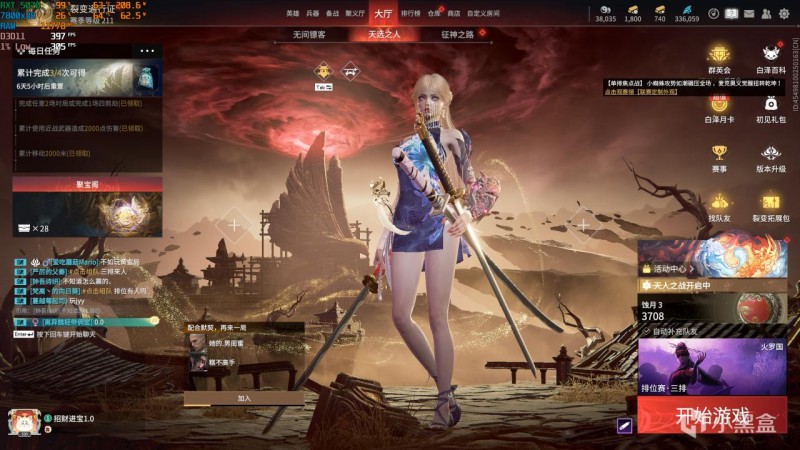Start the match with 开始游戏
800x450 pixels.
[712, 414]
